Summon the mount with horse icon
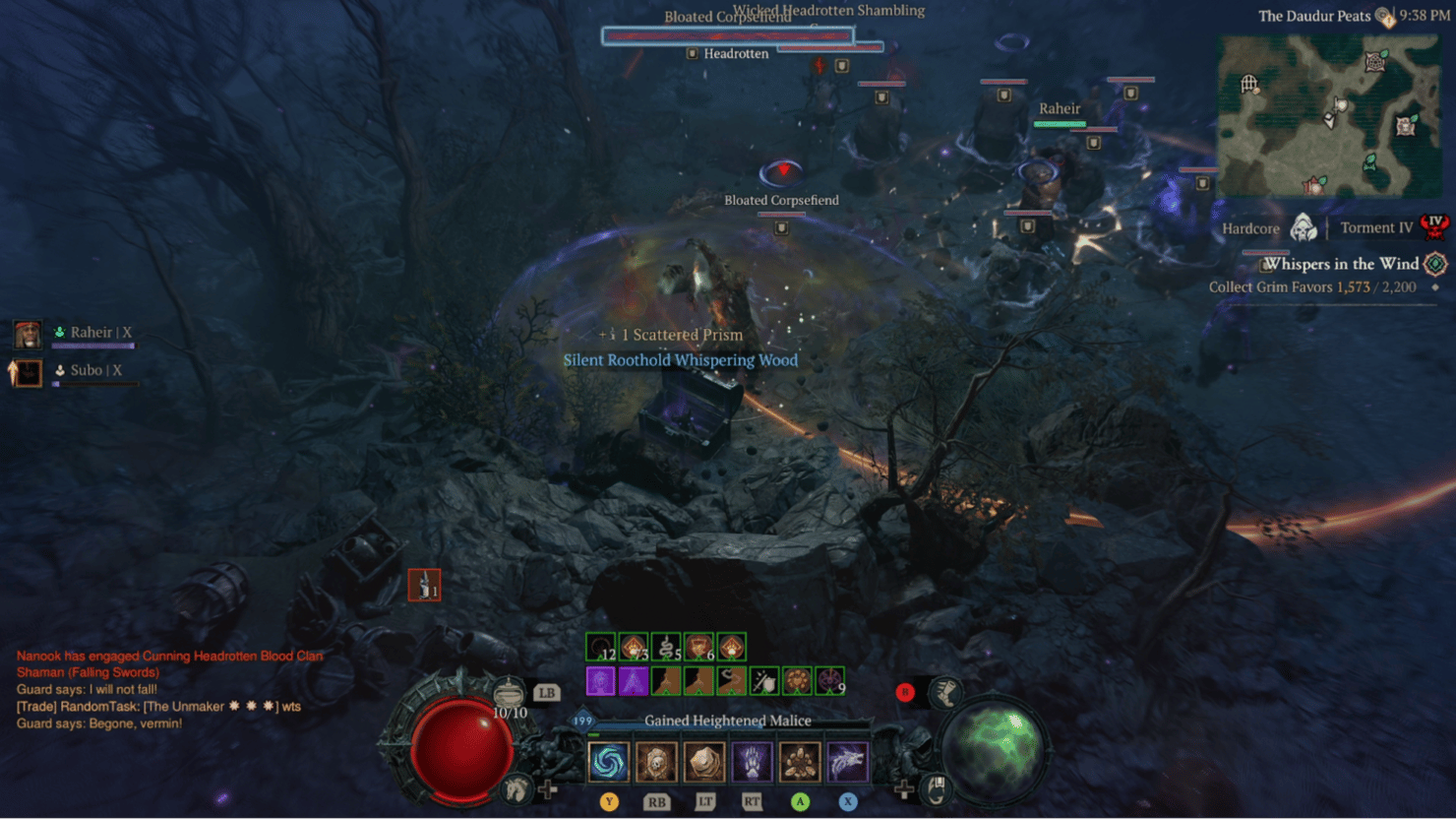This screenshot has width=1456, height=819. coord(516,788)
